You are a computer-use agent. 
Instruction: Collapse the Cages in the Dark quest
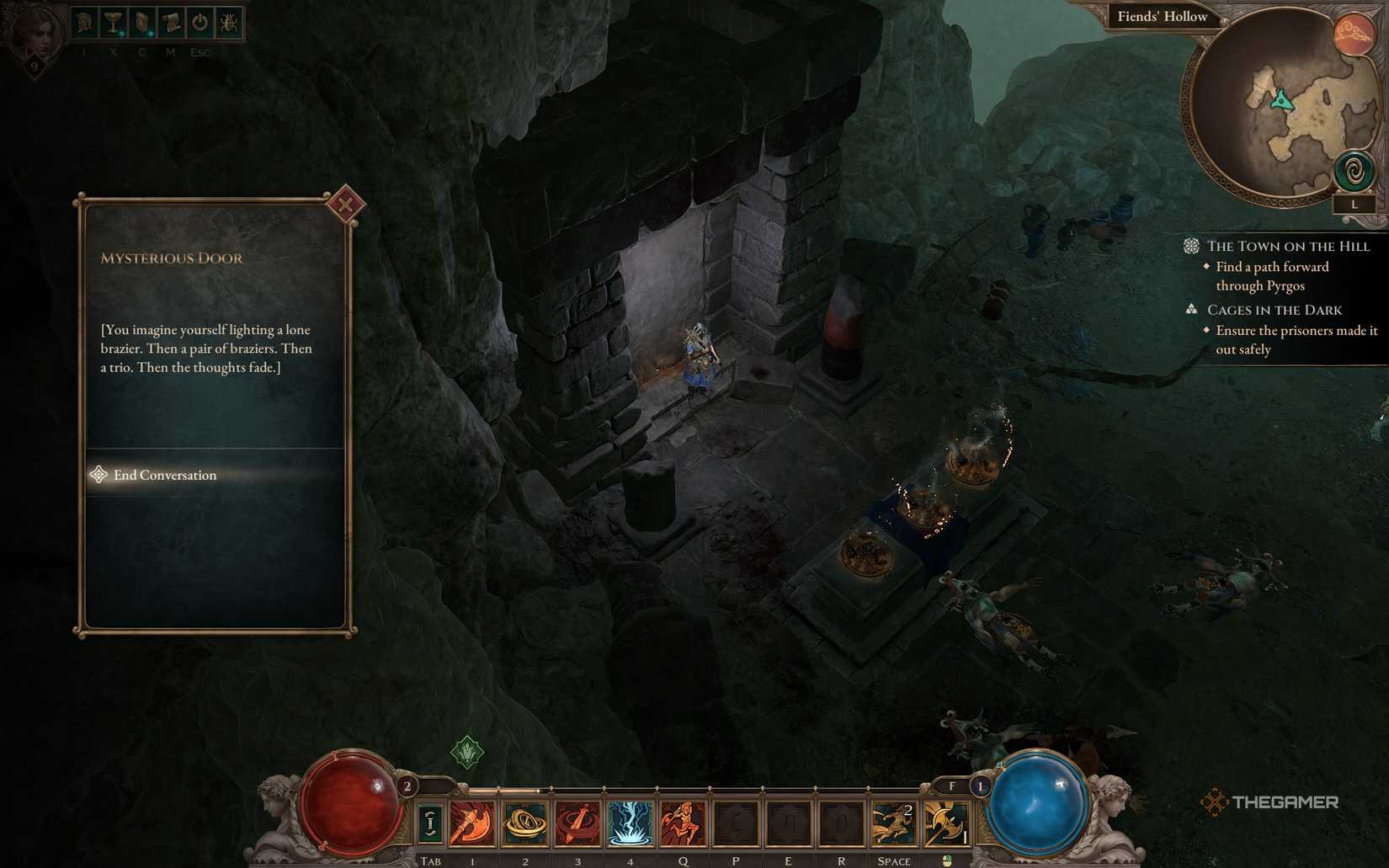coord(1273,310)
